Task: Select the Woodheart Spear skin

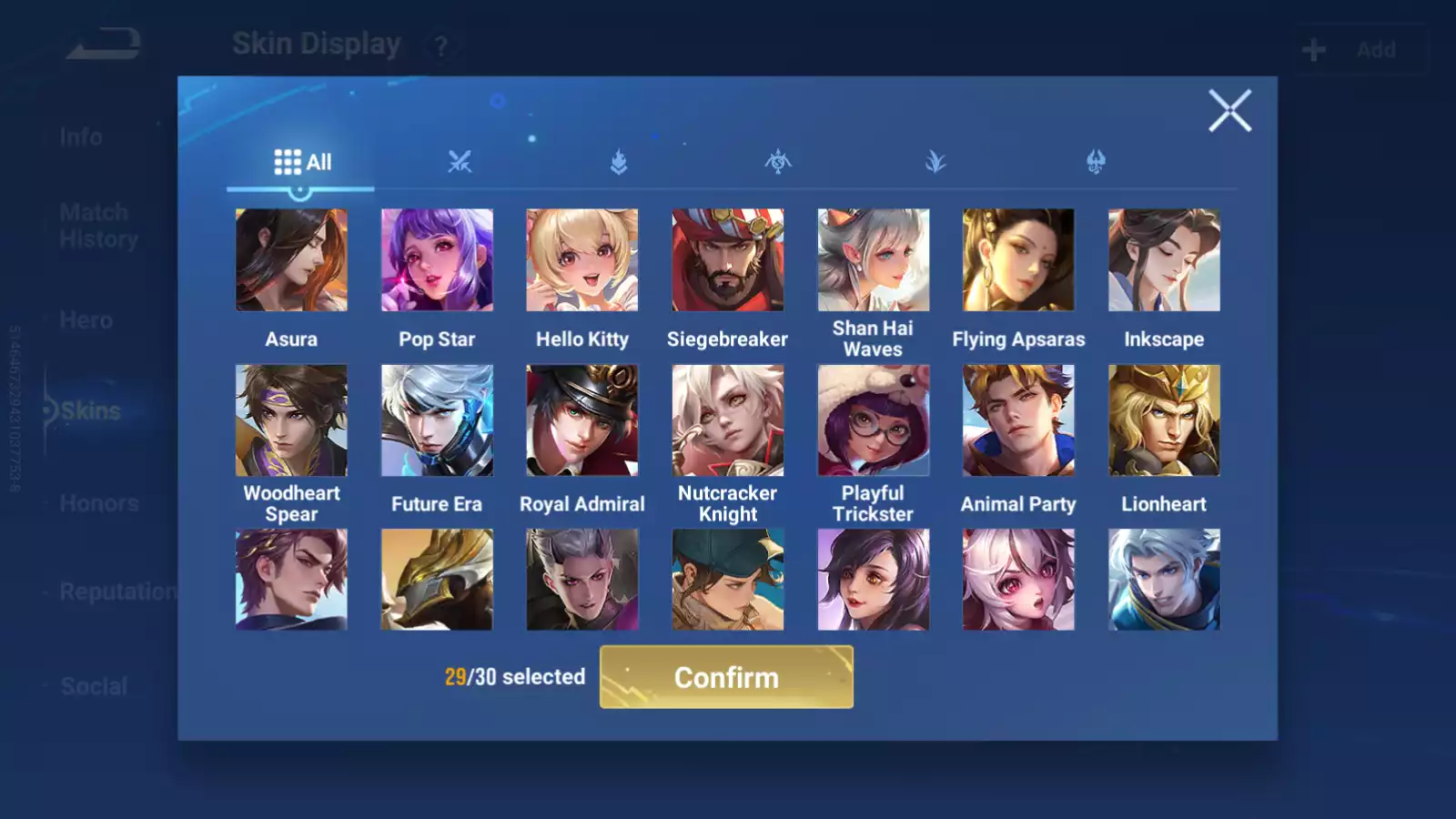Action: pos(291,420)
